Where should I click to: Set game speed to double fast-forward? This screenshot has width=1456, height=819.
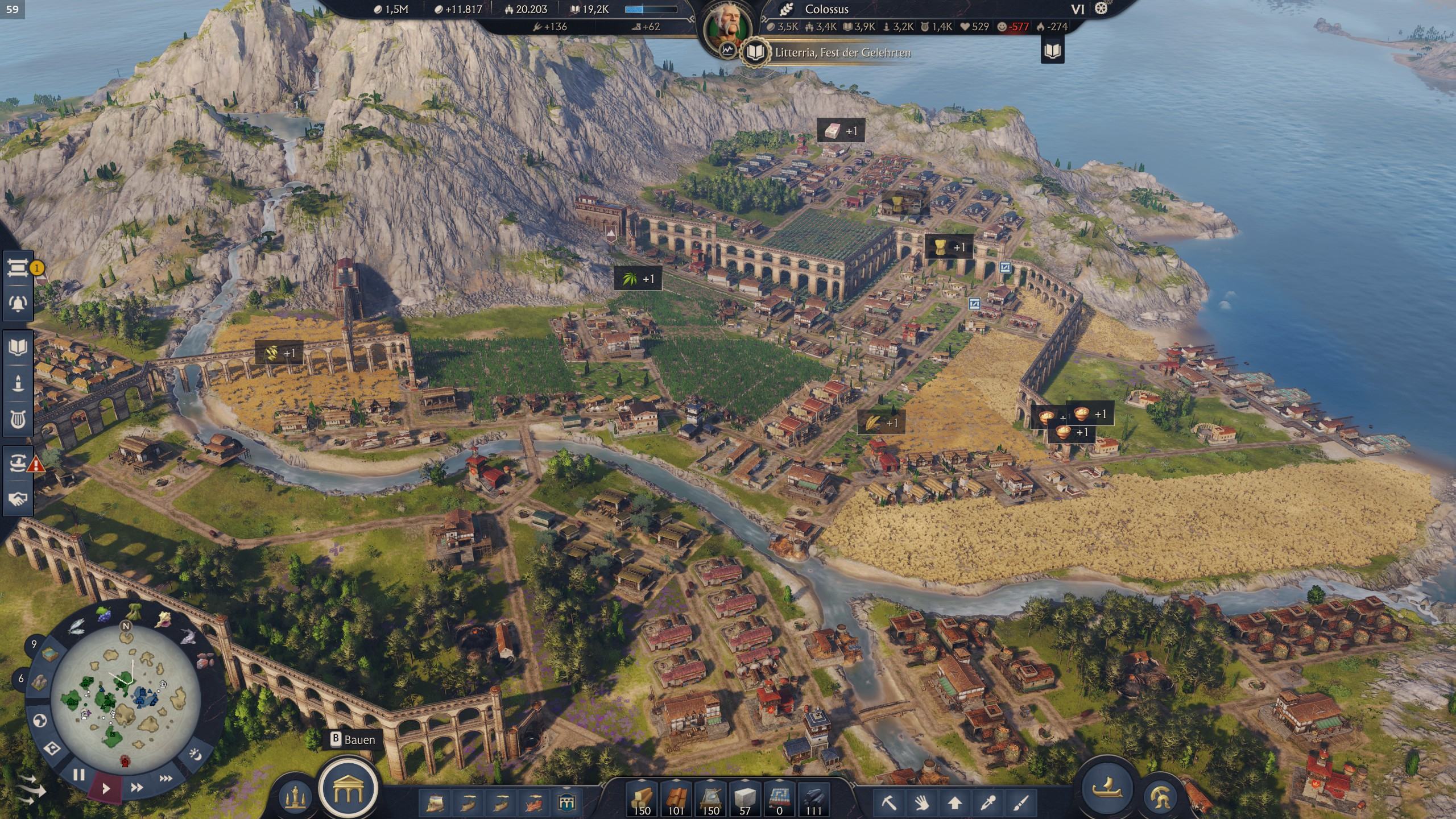[136, 788]
